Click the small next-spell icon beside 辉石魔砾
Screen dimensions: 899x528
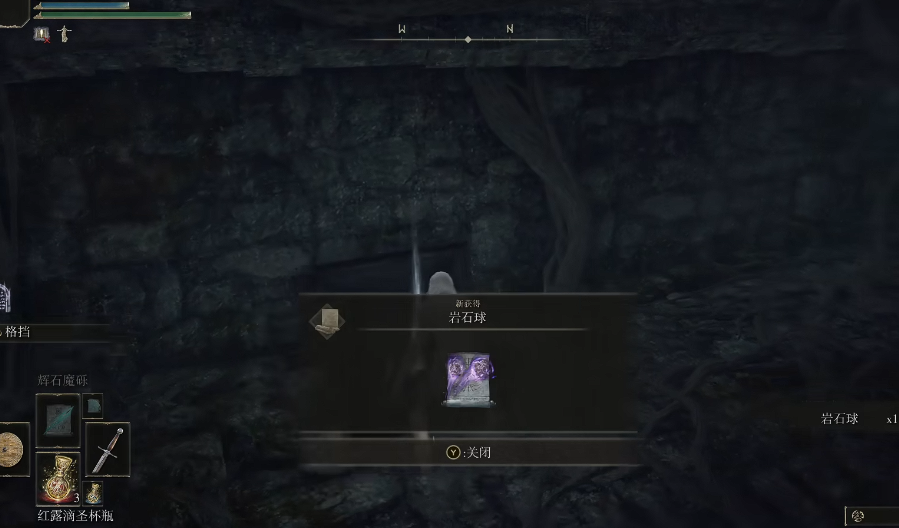point(93,405)
